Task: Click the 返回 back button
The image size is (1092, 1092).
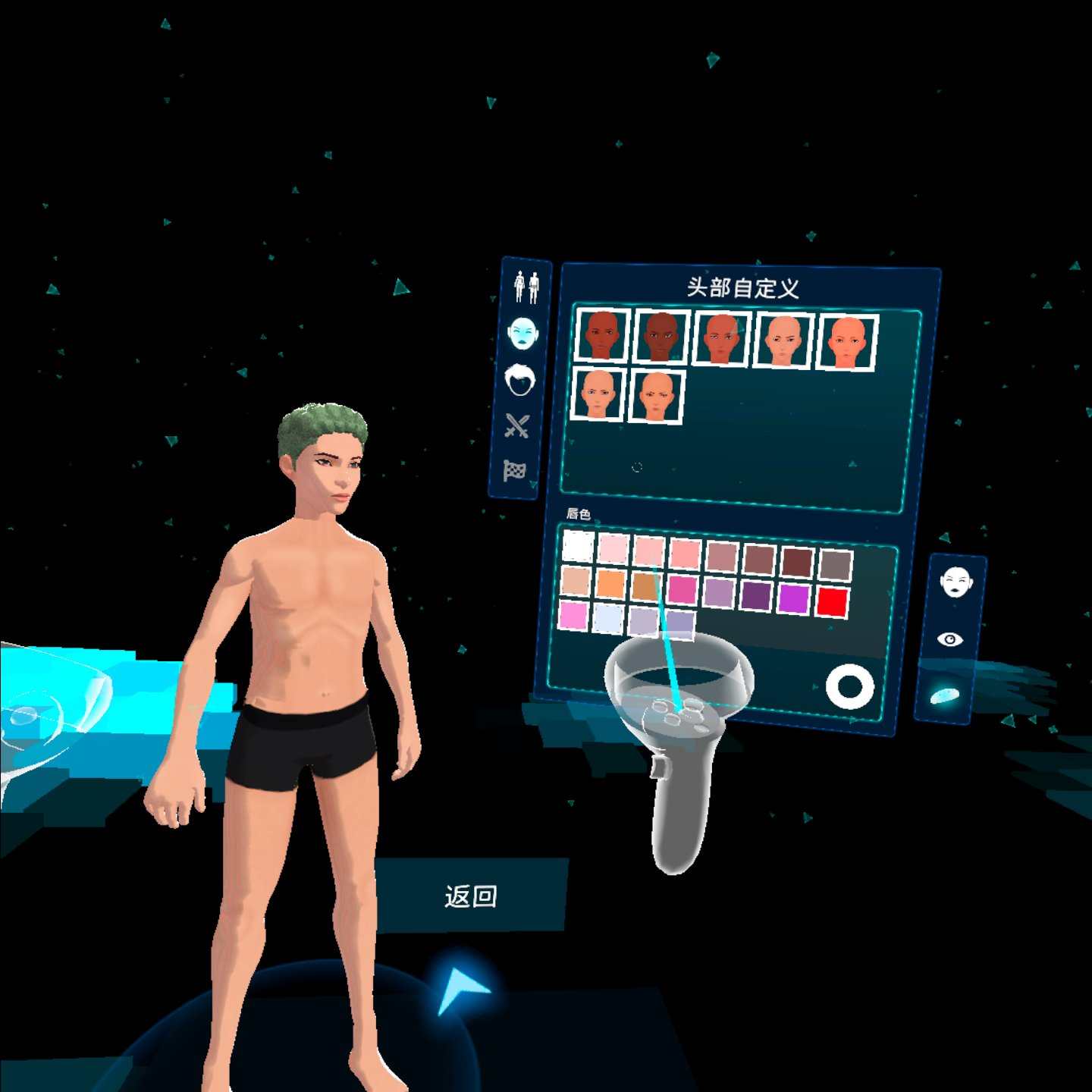Action: point(472,894)
